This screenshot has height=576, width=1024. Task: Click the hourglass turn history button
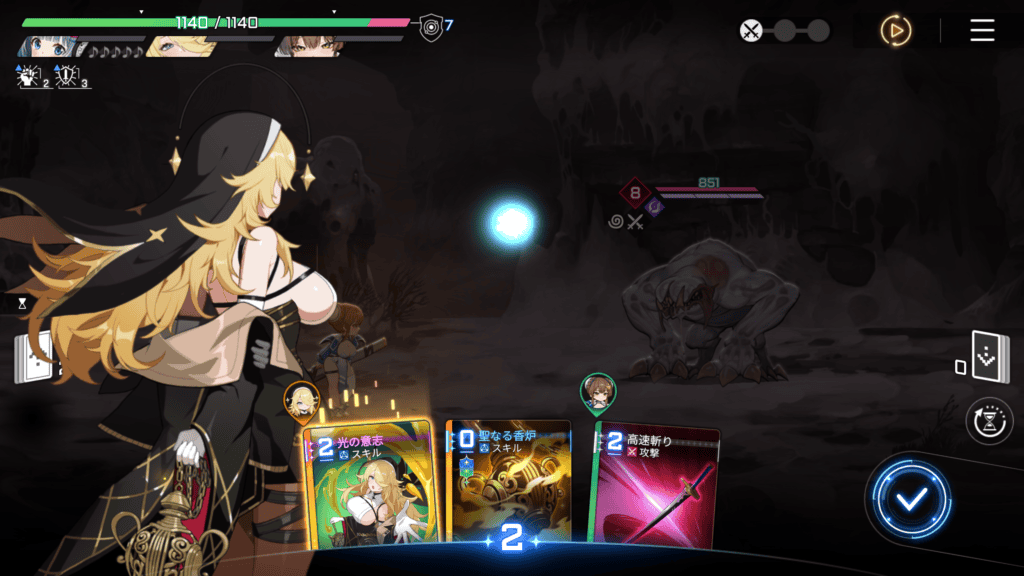point(989,421)
